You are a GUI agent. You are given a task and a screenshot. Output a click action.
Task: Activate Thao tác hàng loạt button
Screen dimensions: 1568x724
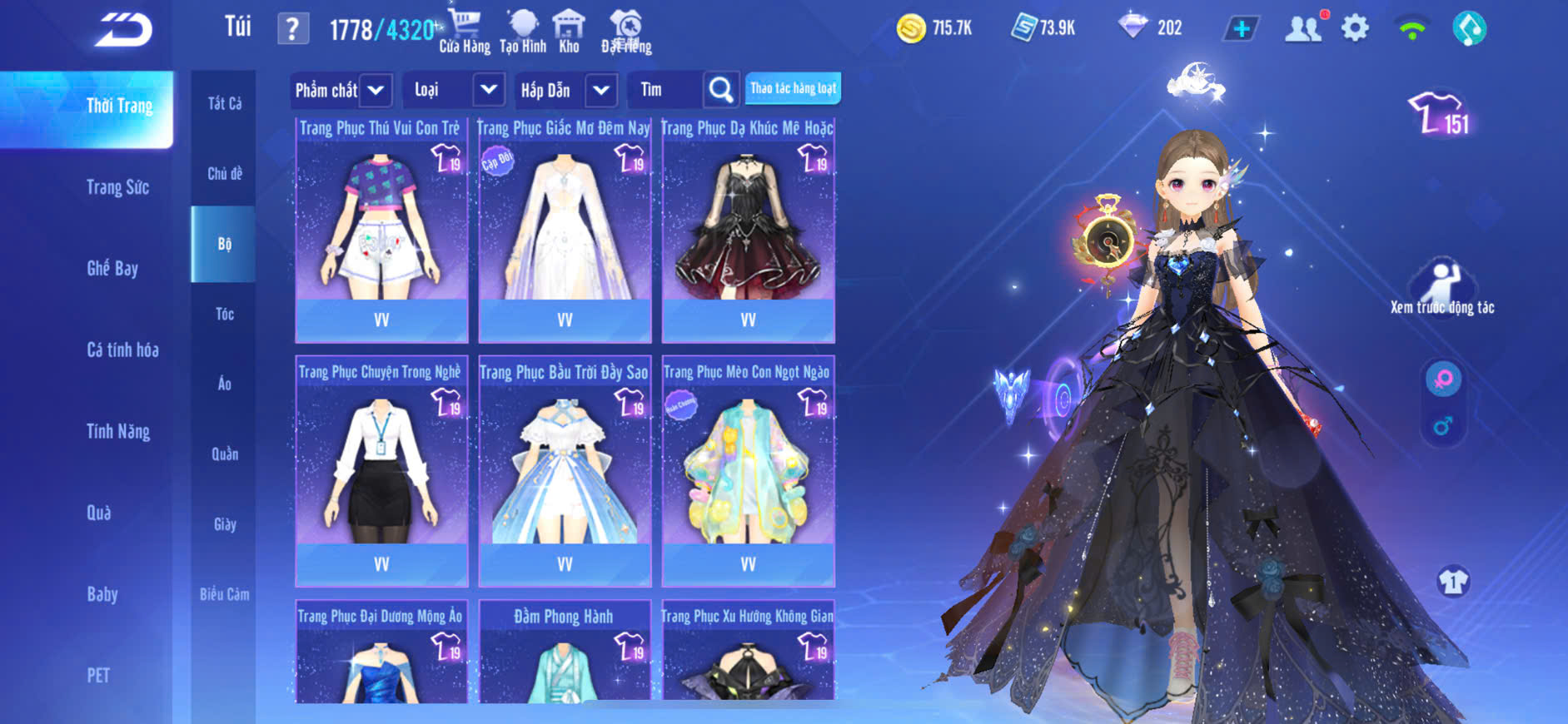(793, 88)
